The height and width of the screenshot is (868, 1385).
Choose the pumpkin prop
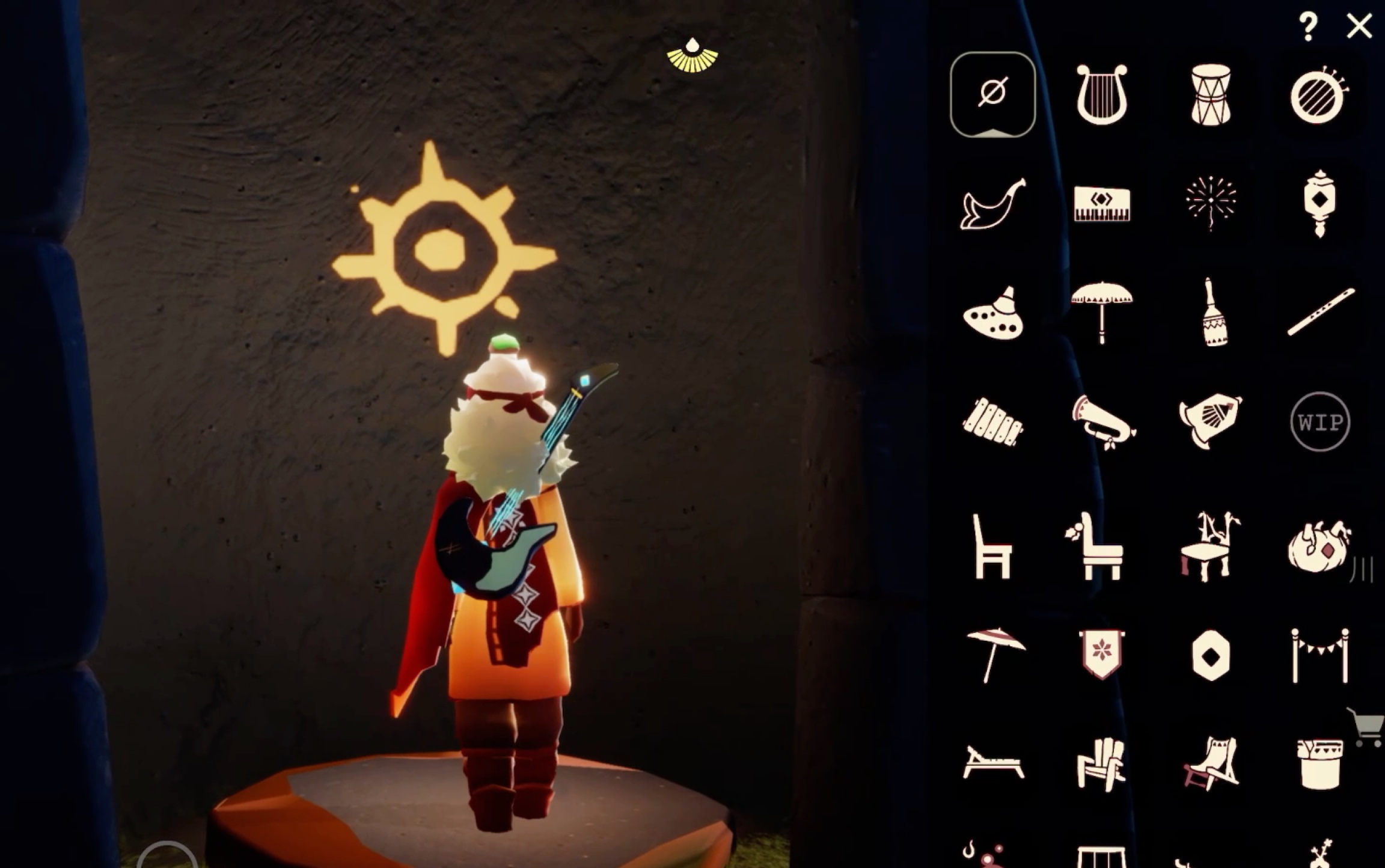[x=1319, y=546]
